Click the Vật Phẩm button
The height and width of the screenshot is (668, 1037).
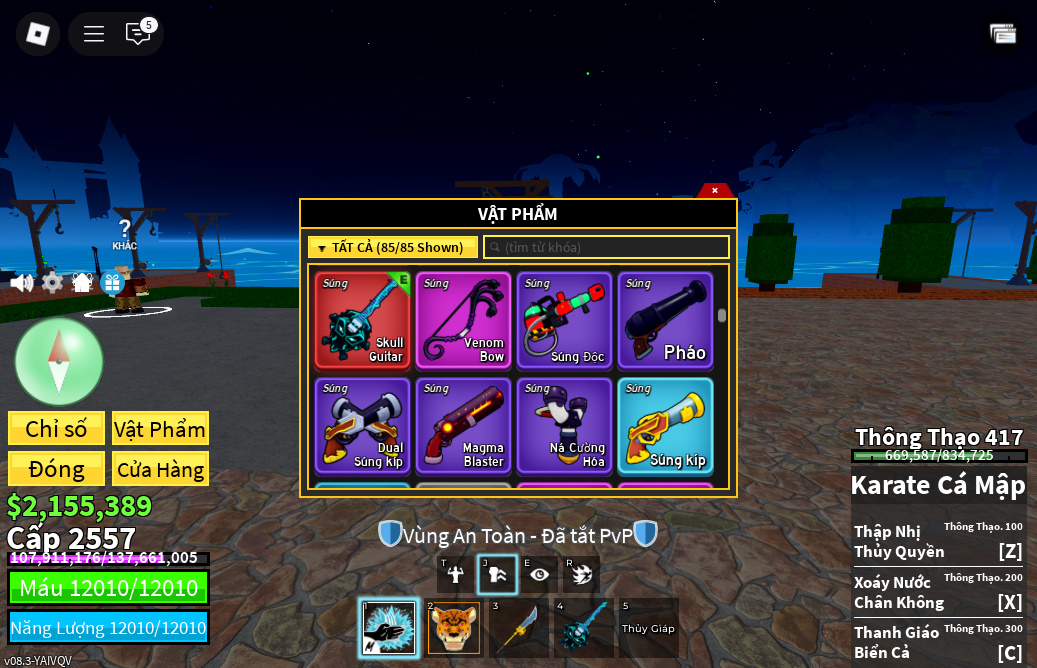tap(160, 429)
